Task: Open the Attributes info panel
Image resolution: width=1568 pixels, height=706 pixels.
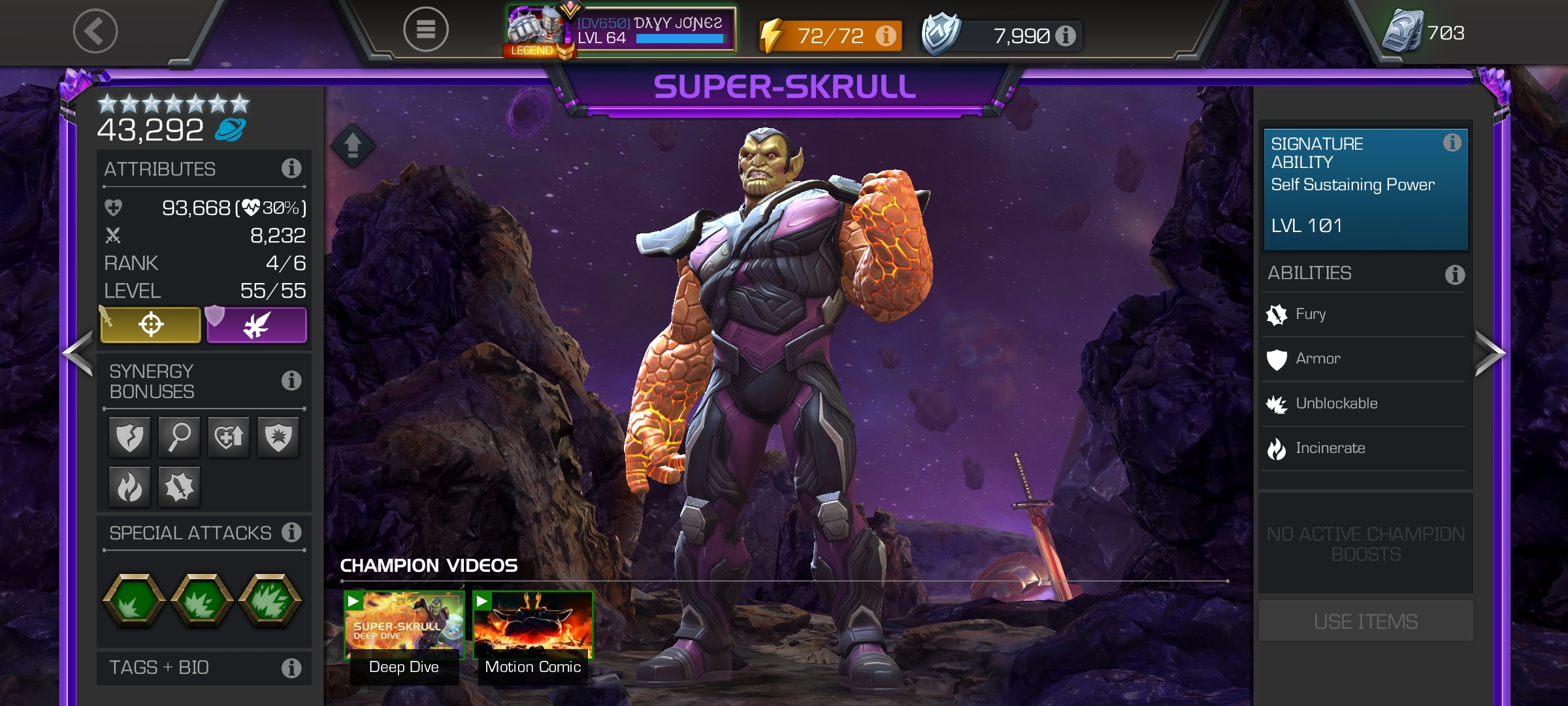Action: point(291,169)
